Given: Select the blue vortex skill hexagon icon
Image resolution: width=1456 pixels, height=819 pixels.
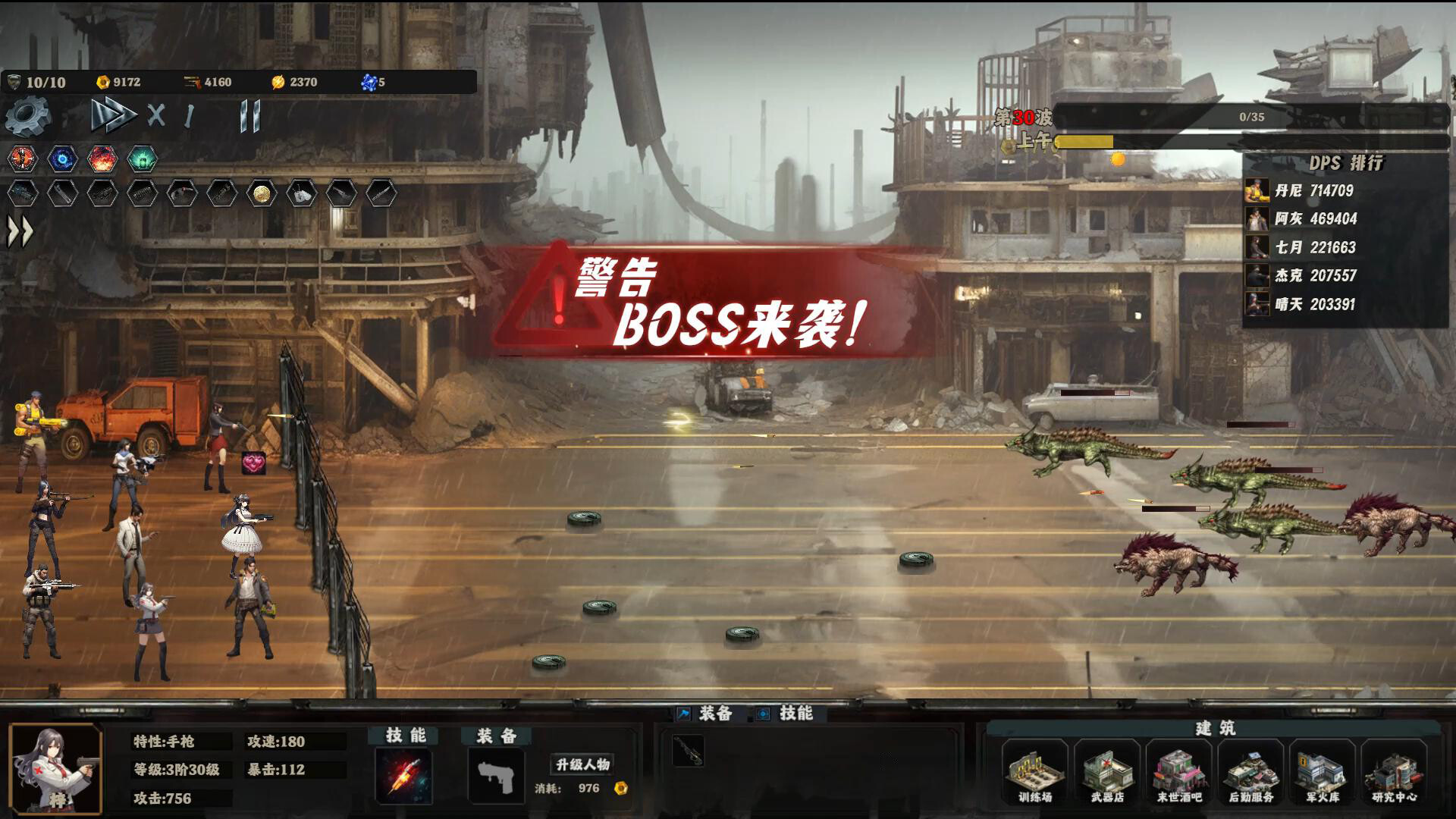Looking at the screenshot, I should [62, 158].
